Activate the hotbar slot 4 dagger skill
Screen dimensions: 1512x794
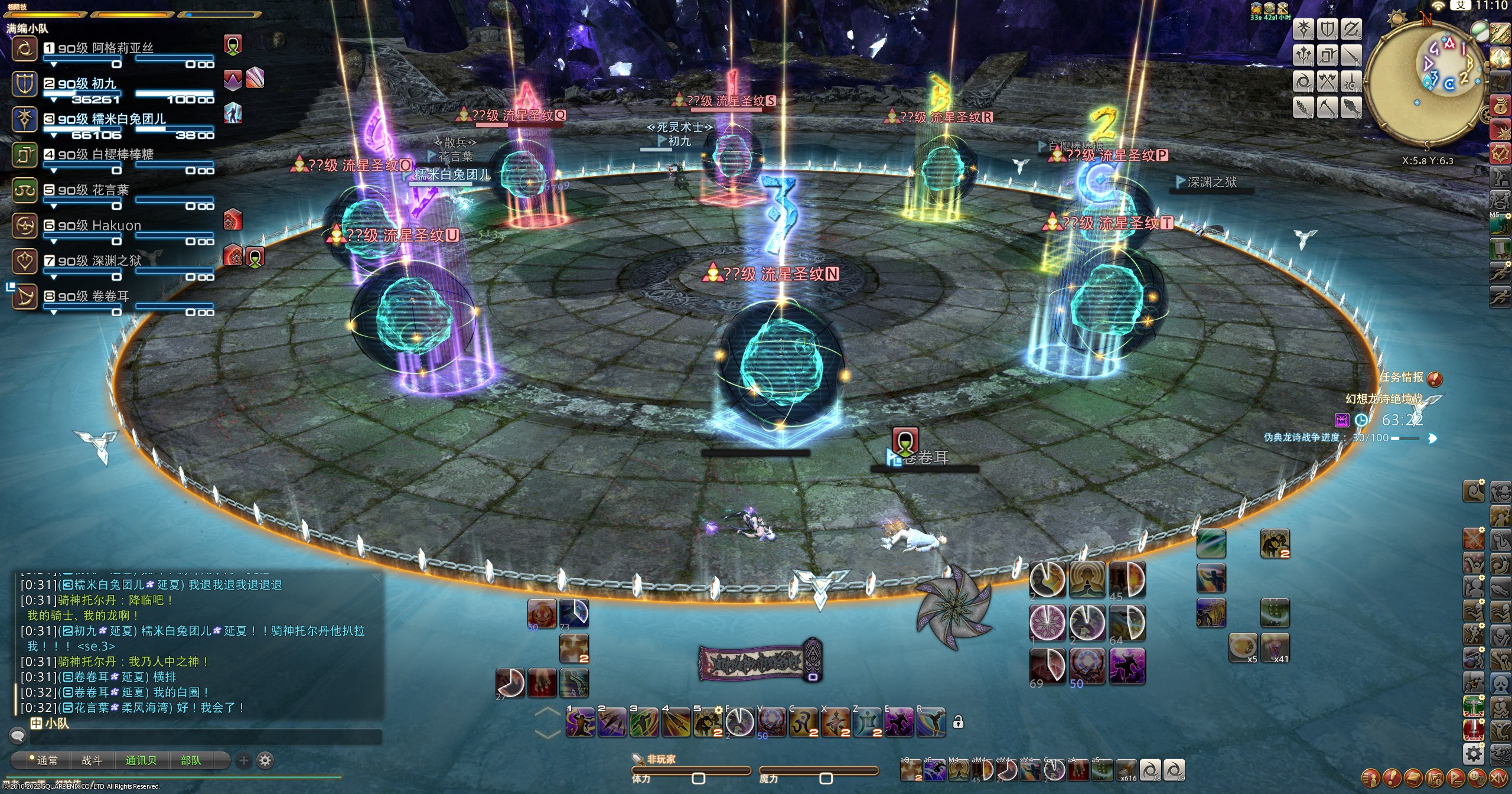pos(676,723)
